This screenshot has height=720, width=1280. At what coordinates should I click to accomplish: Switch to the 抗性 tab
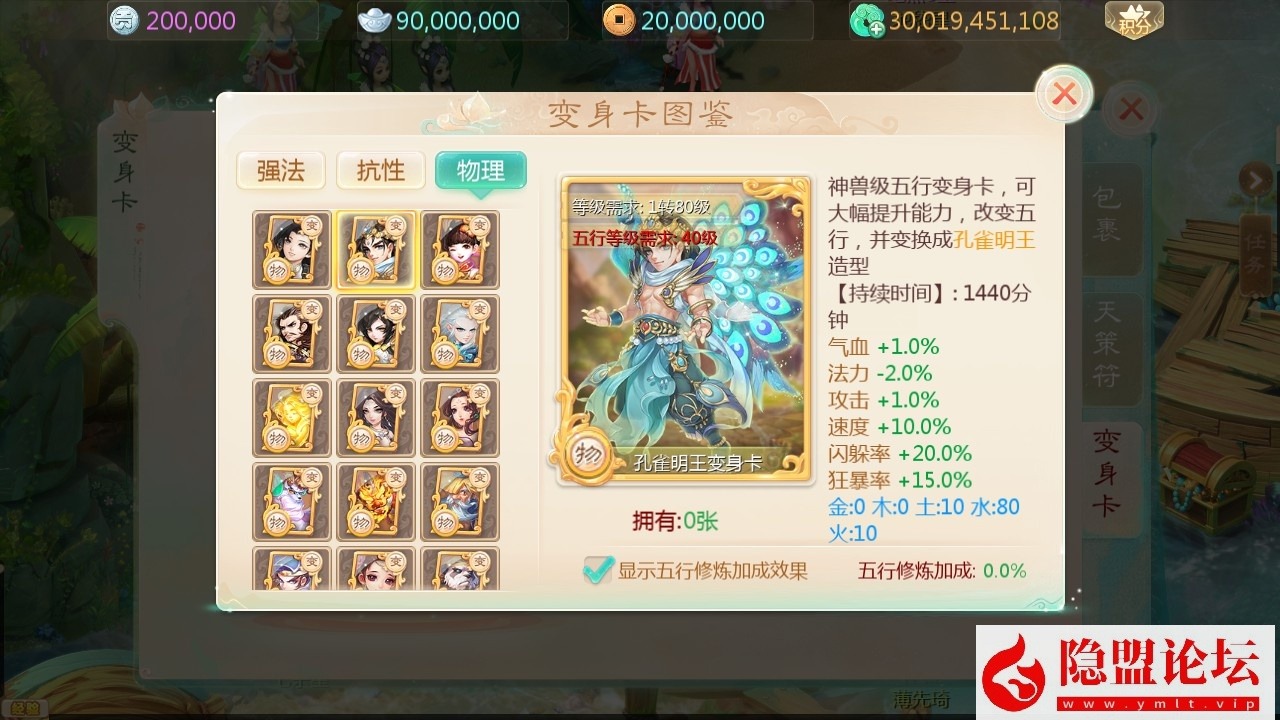click(380, 171)
